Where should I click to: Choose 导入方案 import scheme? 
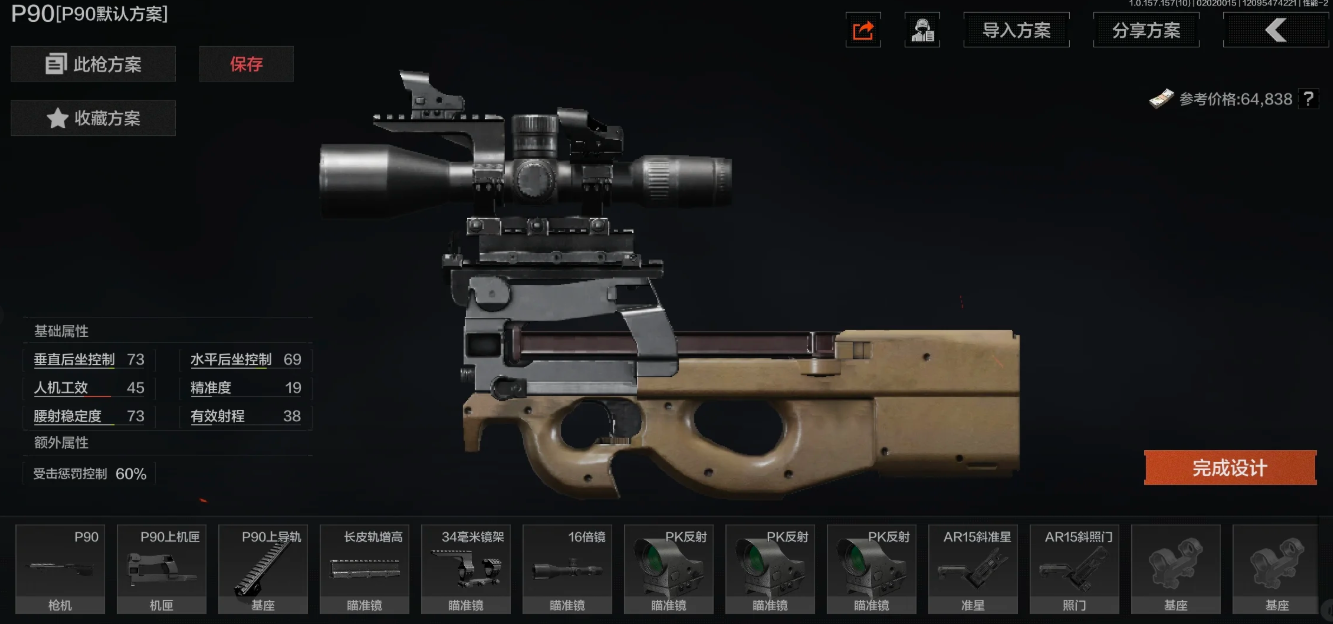click(1016, 31)
